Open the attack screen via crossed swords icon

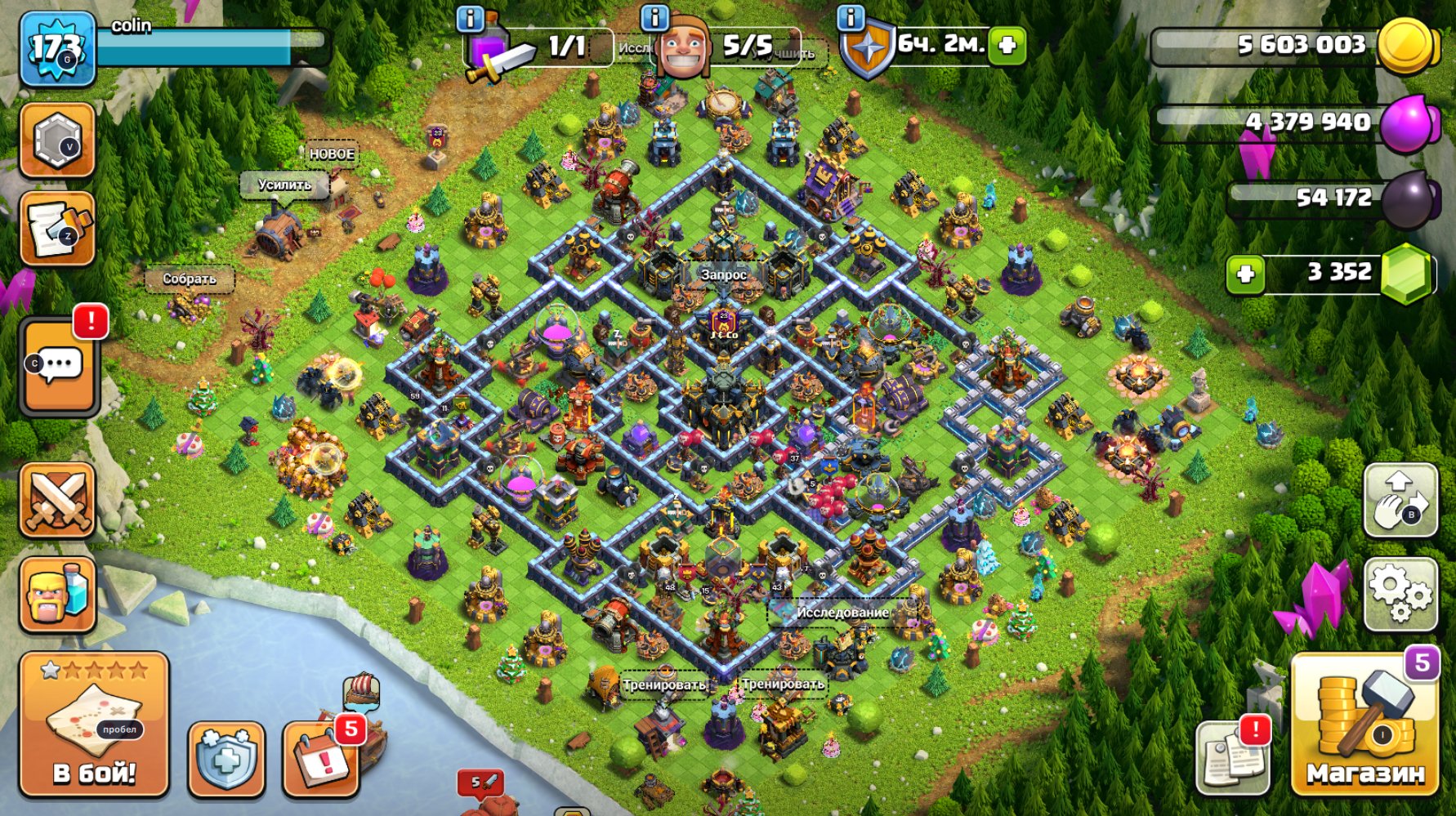(59, 500)
